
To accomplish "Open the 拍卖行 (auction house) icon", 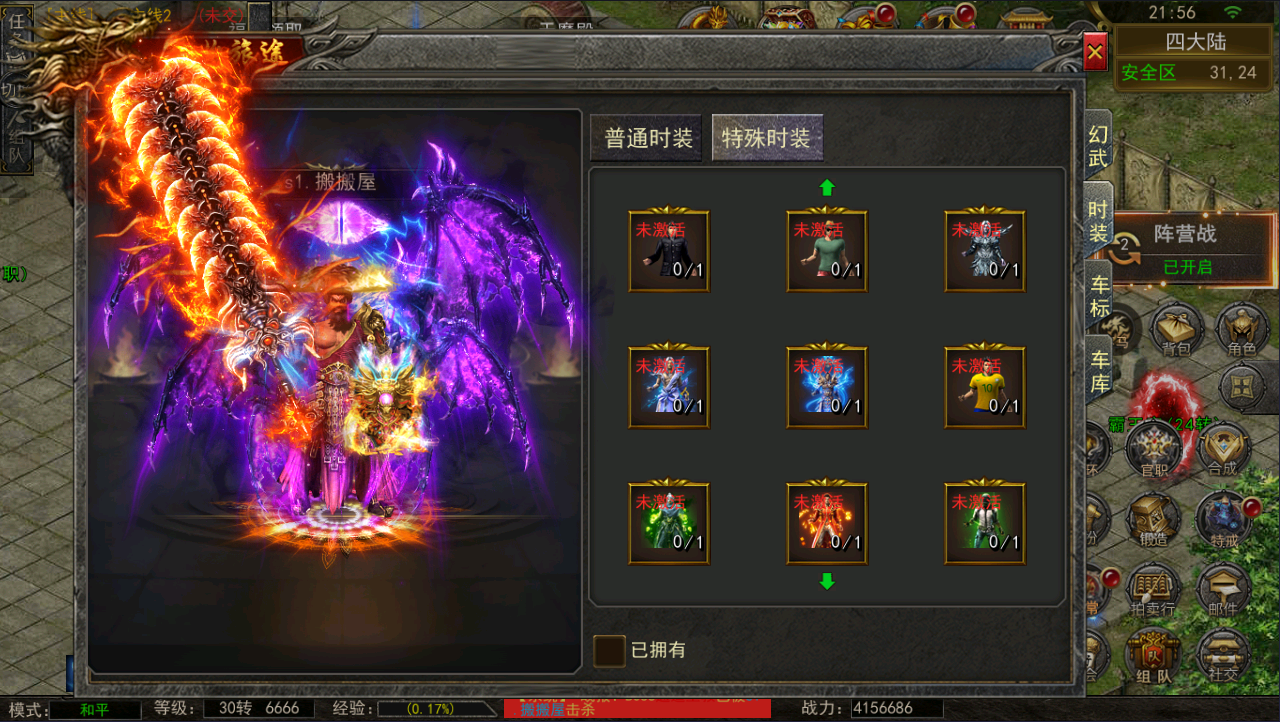I will (1153, 590).
